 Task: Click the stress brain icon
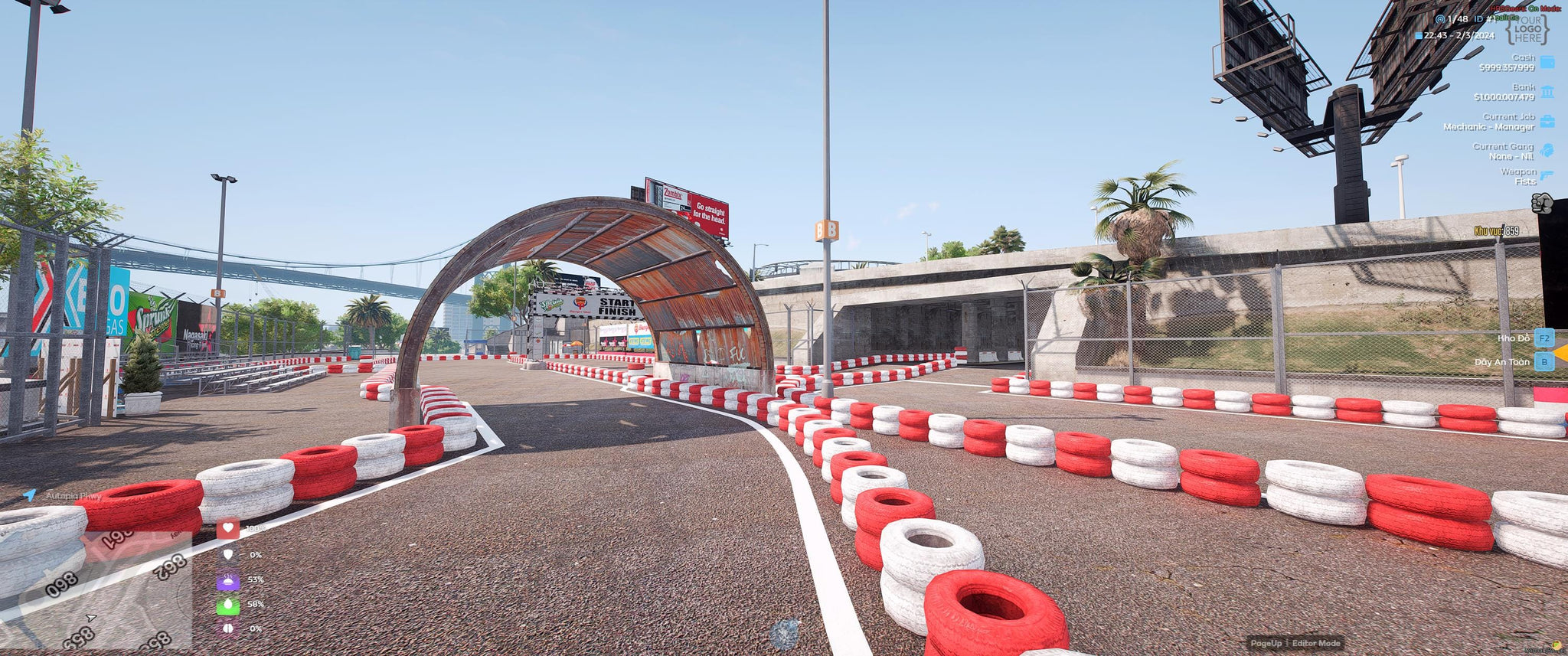(x=227, y=628)
